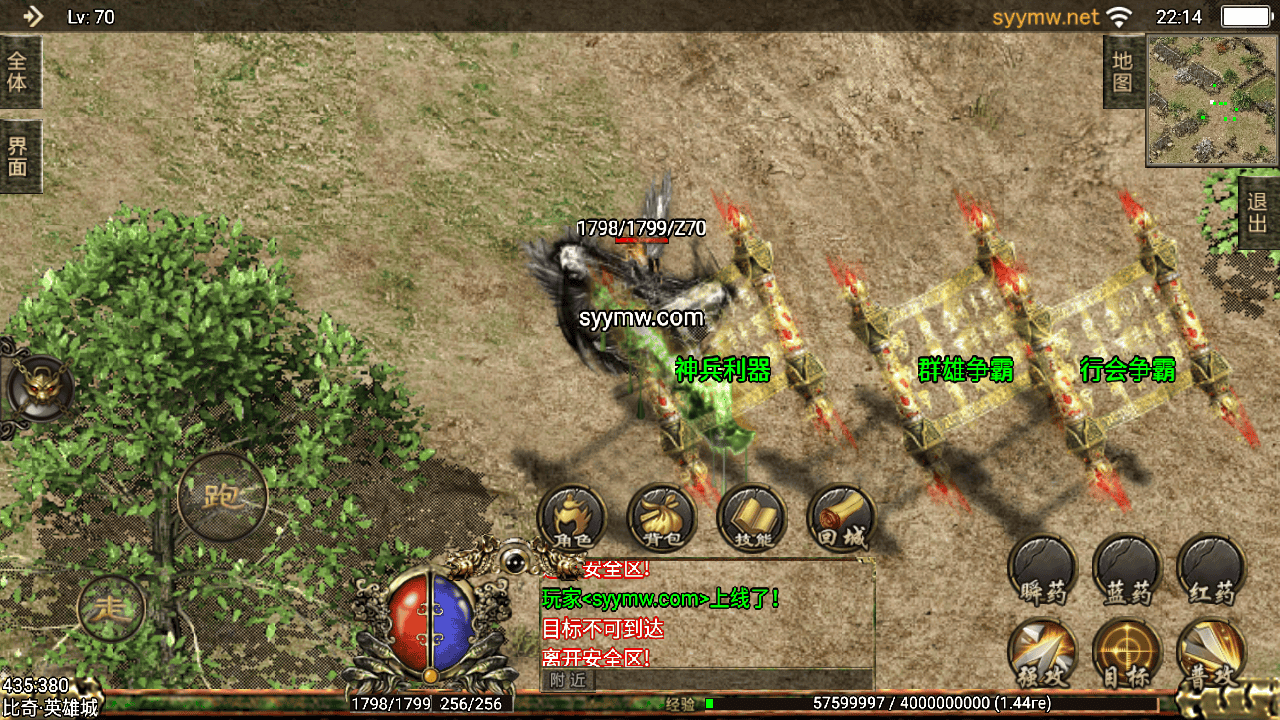
Task: Use the 回城 town return scroll
Action: coord(841,520)
